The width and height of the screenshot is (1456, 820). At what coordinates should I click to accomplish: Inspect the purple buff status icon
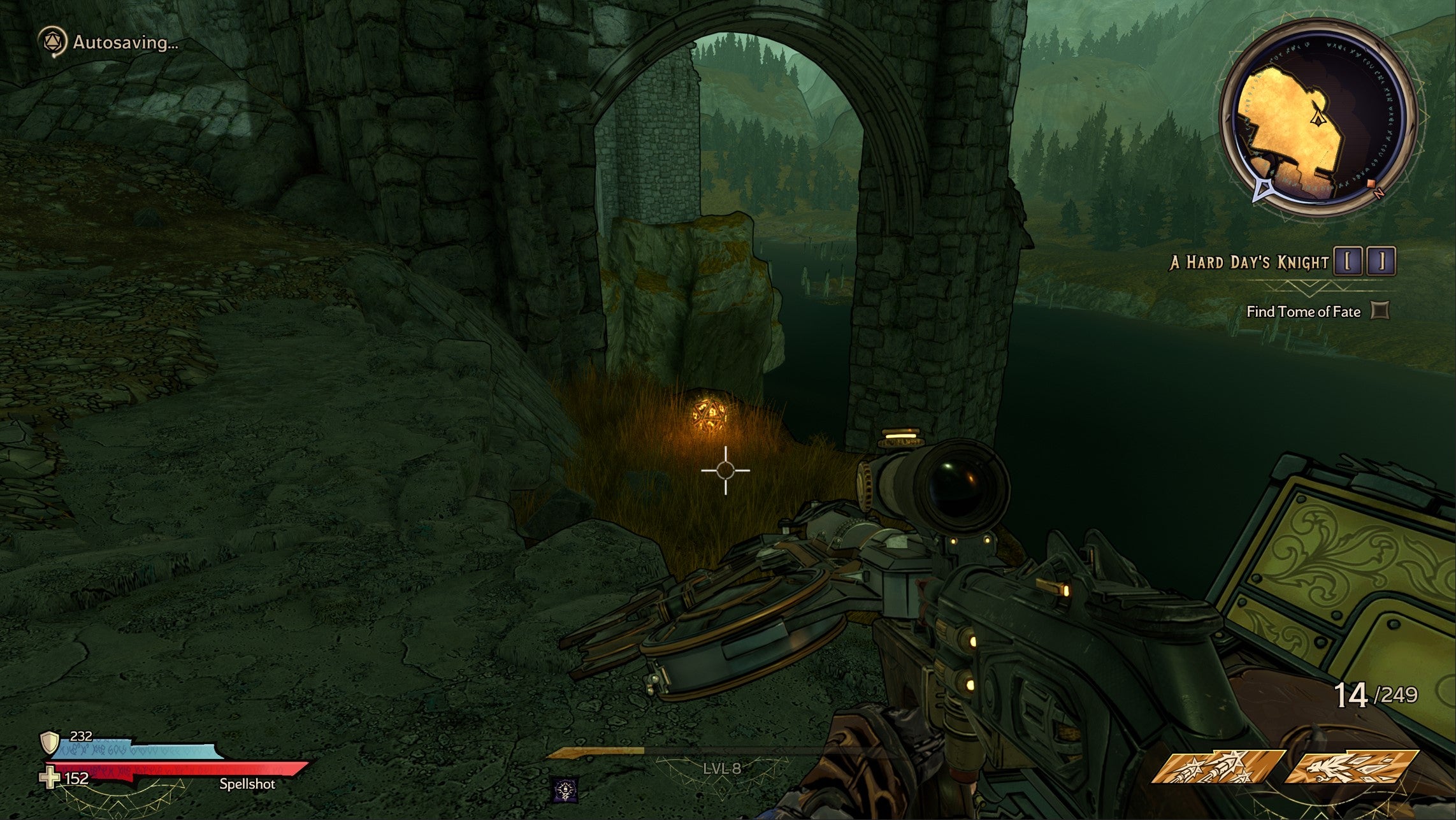[565, 790]
